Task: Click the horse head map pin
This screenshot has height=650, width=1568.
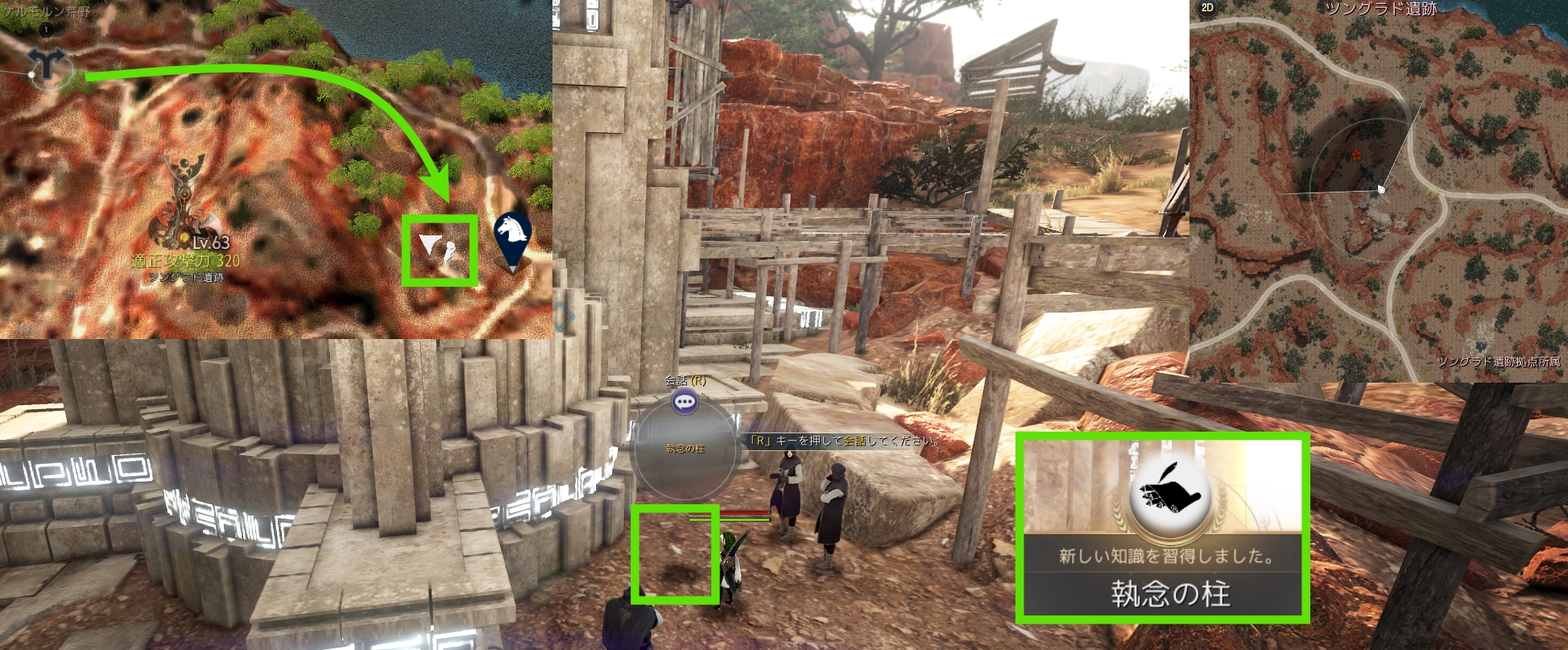Action: tap(512, 234)
